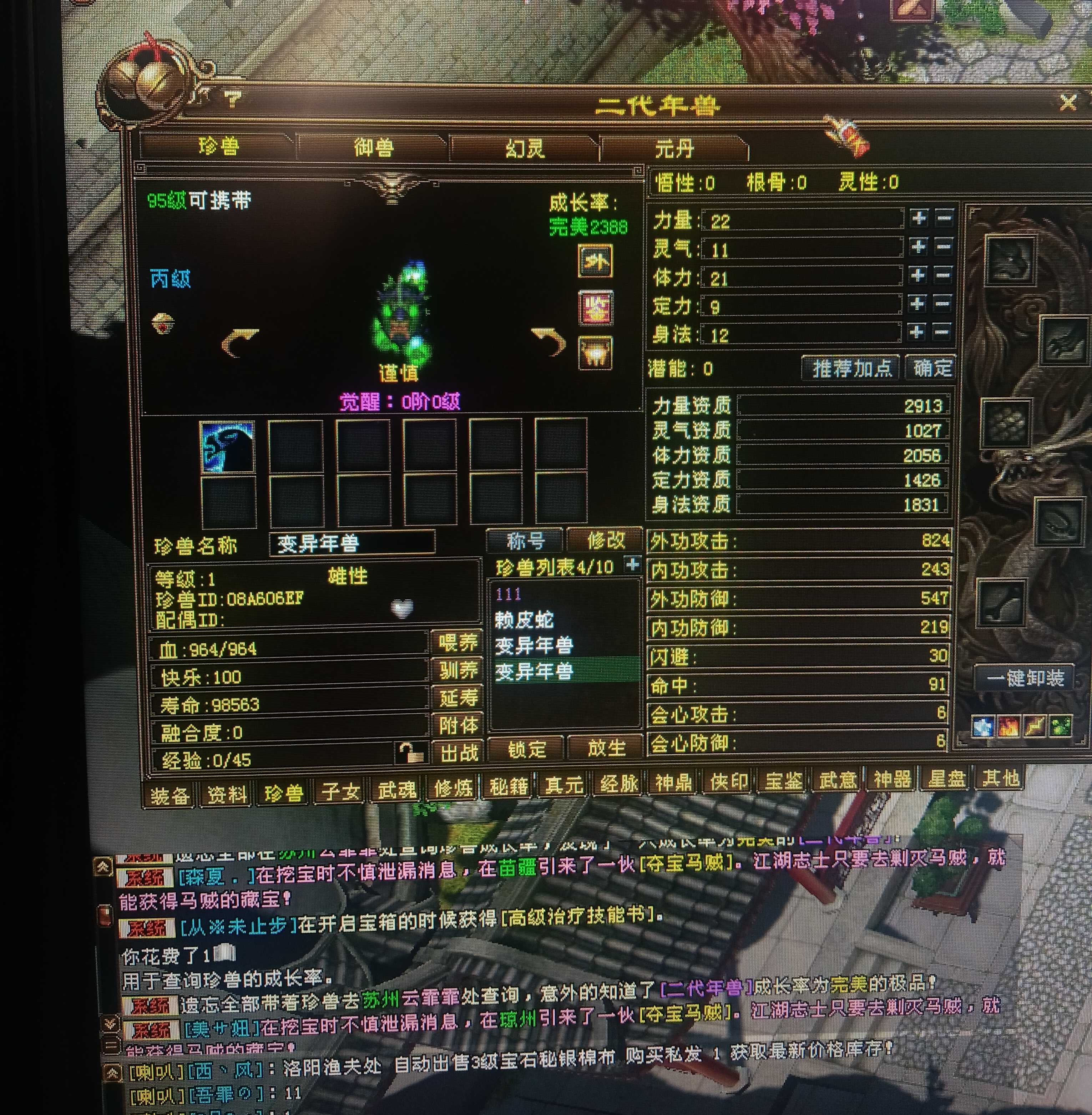Image resolution: width=1092 pixels, height=1115 pixels.
Task: Lock the pet using 锁定
Action: click(526, 749)
